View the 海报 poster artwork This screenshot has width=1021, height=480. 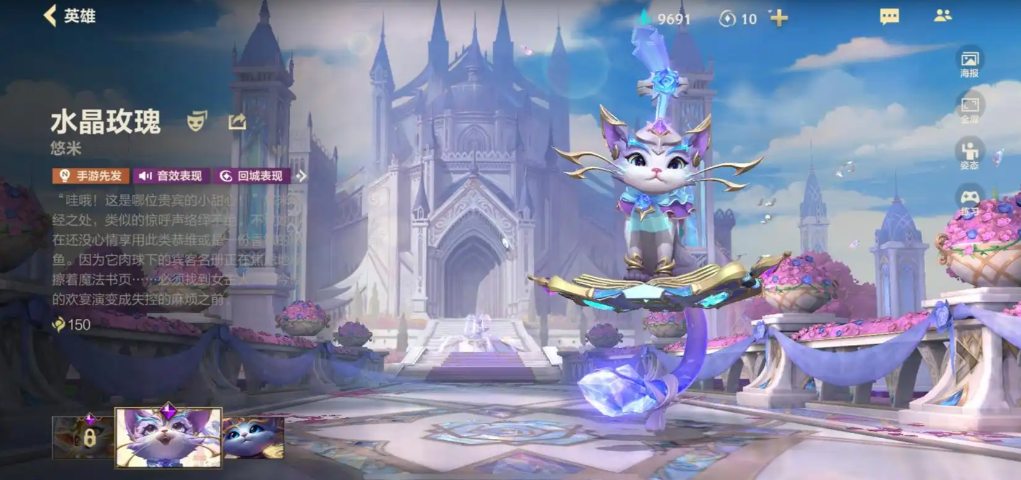click(969, 62)
